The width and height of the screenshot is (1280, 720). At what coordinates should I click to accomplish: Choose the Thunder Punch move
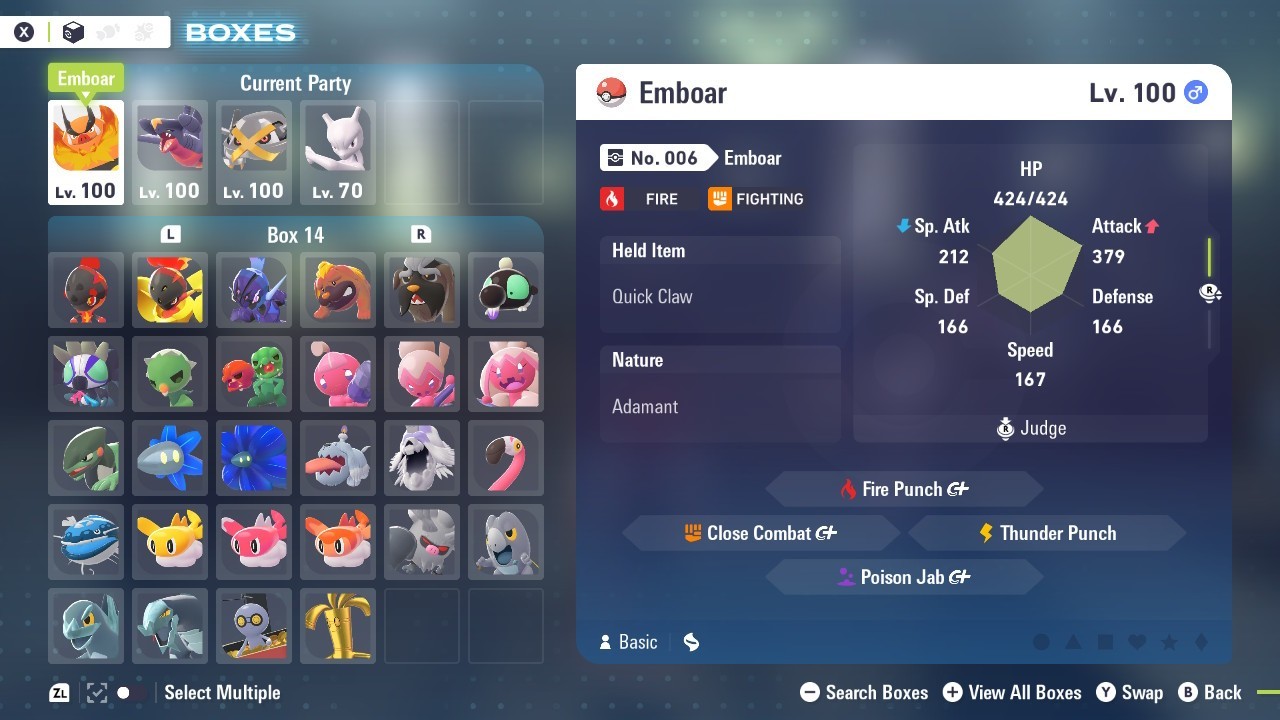(1047, 533)
